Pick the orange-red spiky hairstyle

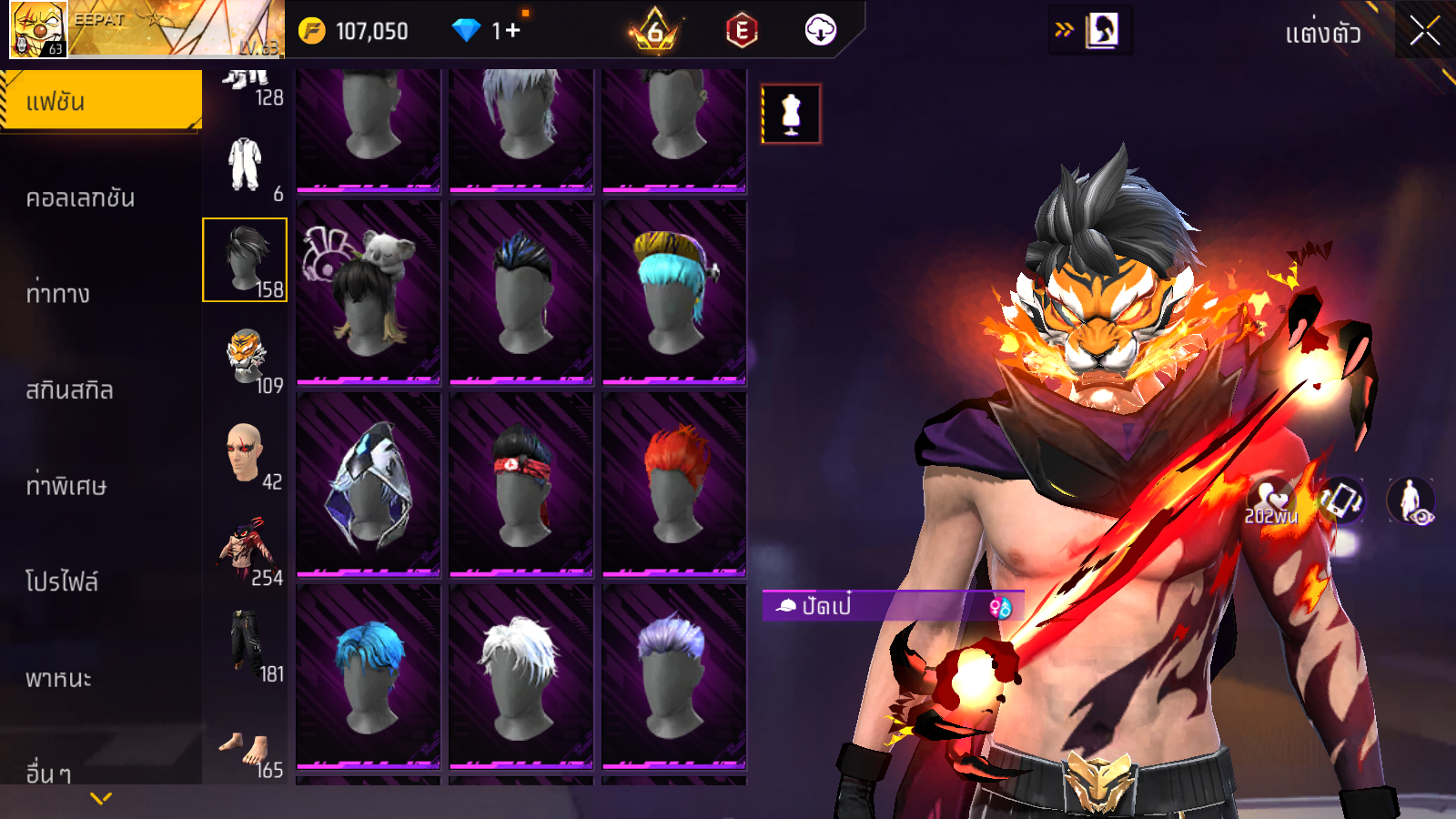tap(674, 484)
